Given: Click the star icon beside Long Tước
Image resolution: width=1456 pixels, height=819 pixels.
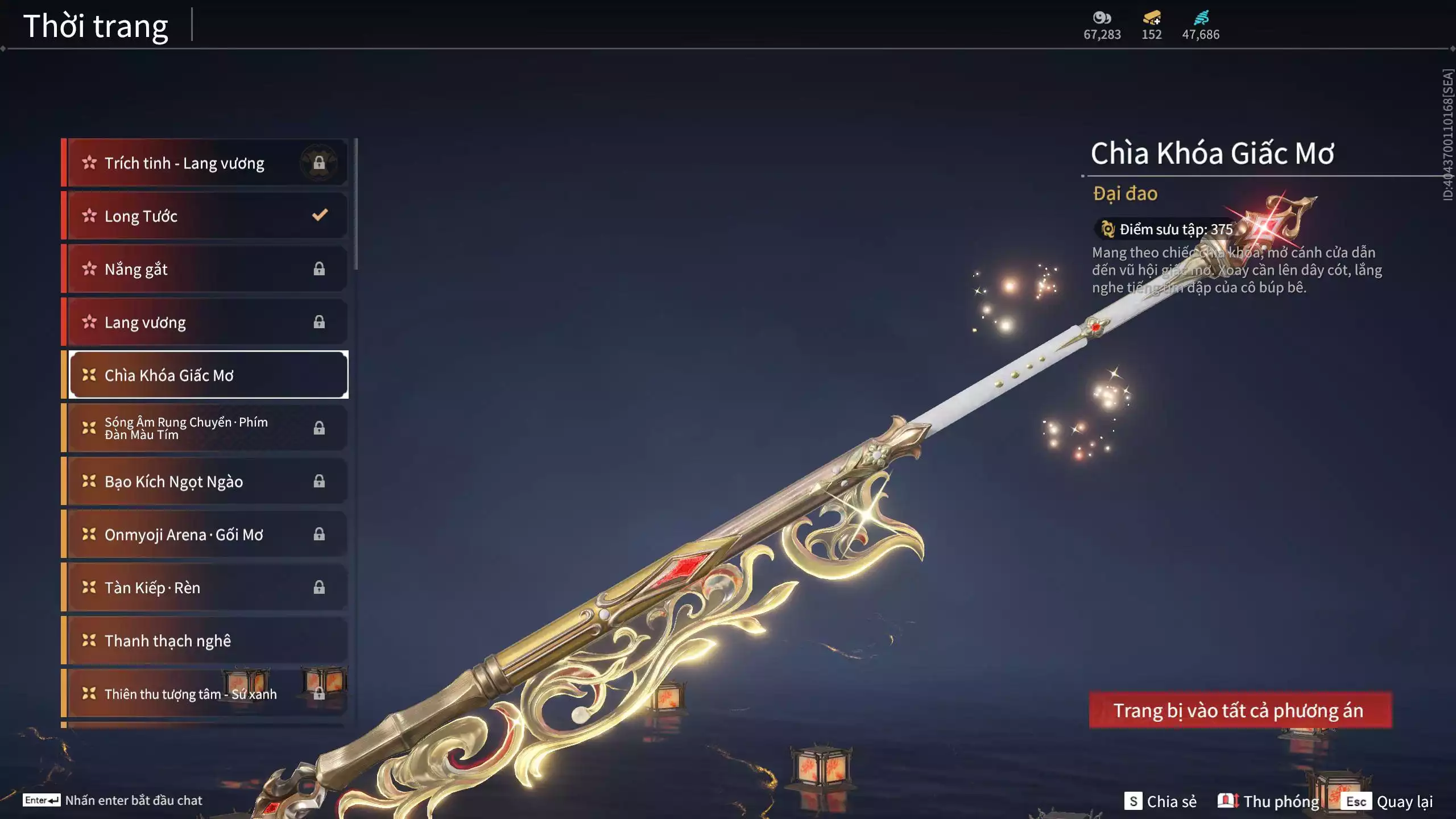Looking at the screenshot, I should click(89, 216).
